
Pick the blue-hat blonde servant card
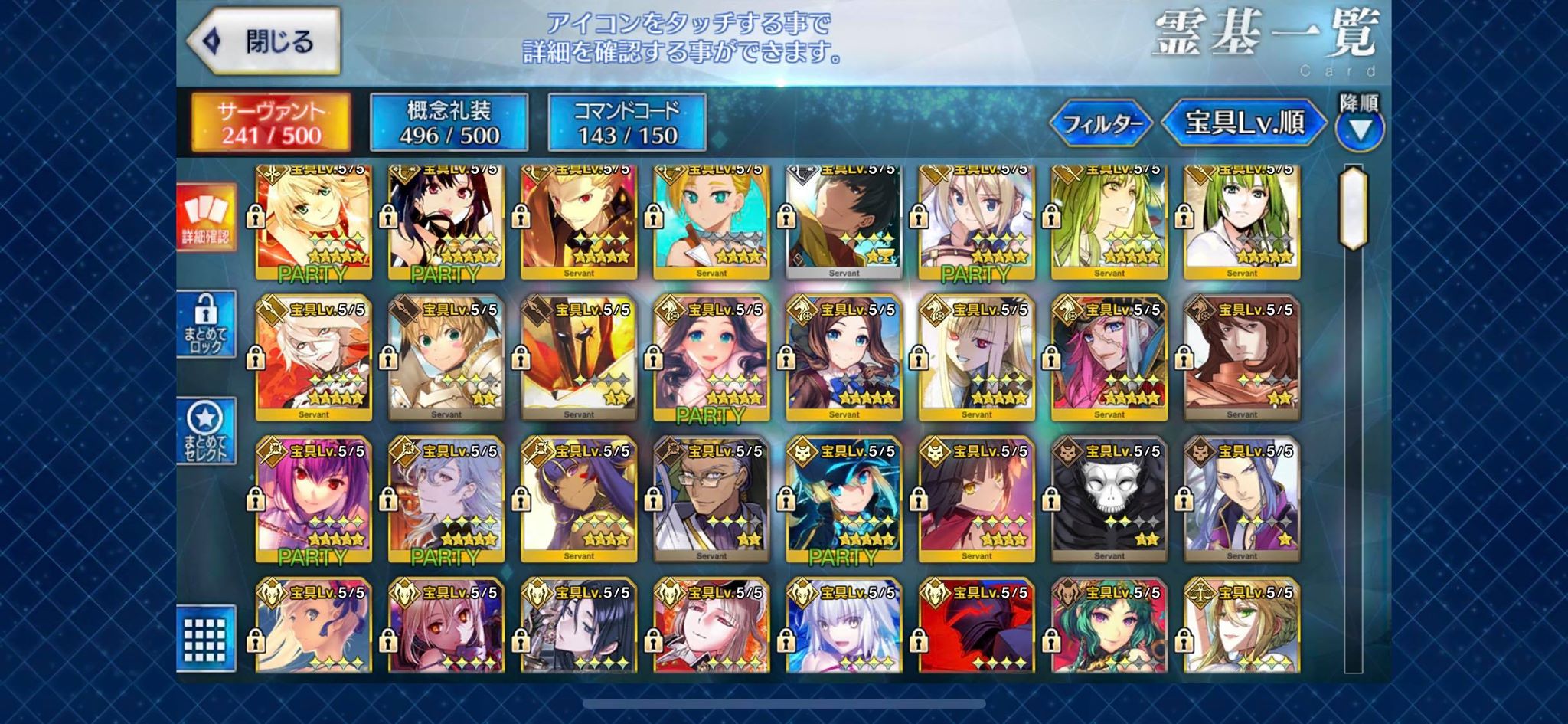tap(844, 500)
